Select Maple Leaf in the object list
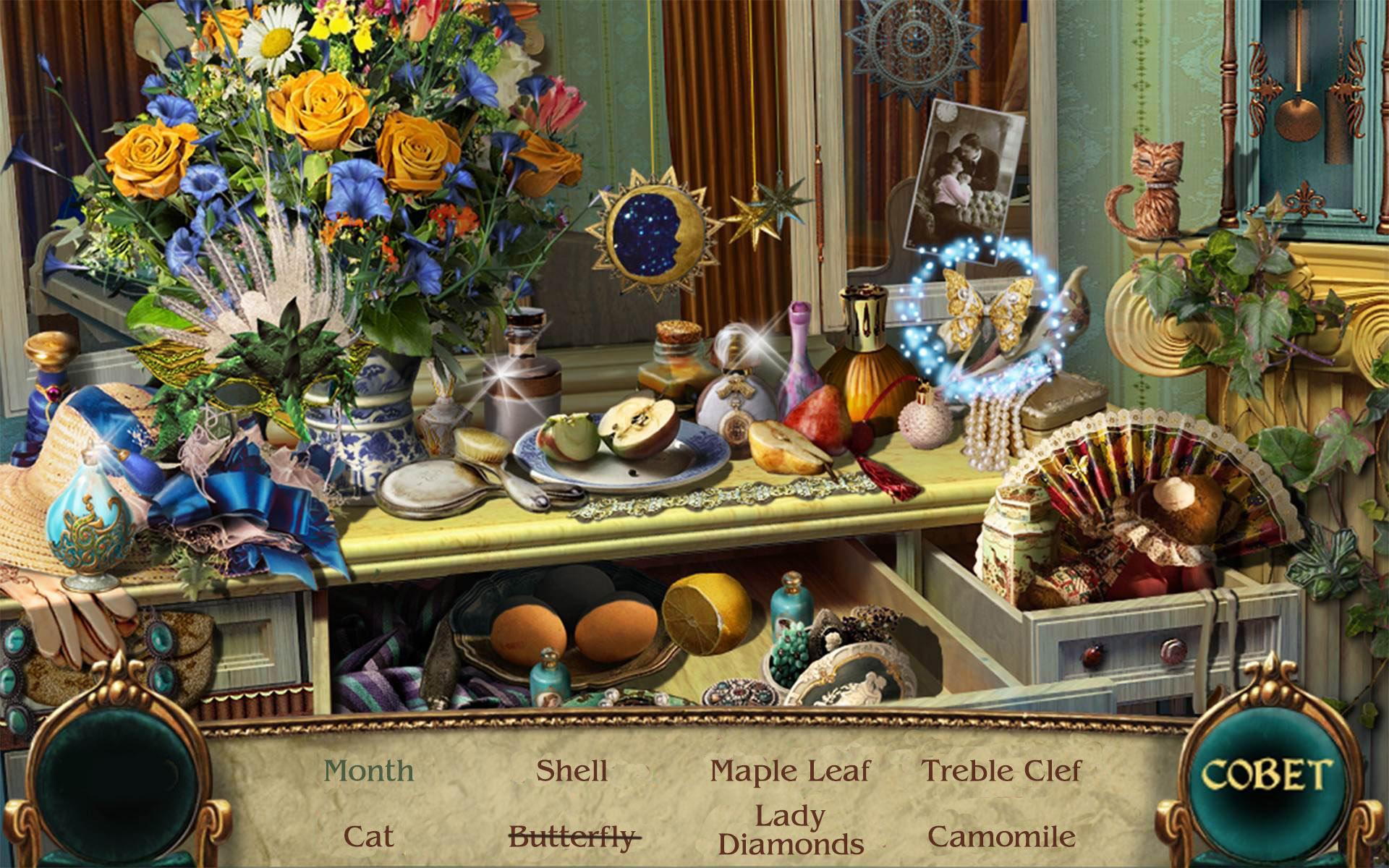This screenshot has width=1389, height=868. tap(790, 771)
